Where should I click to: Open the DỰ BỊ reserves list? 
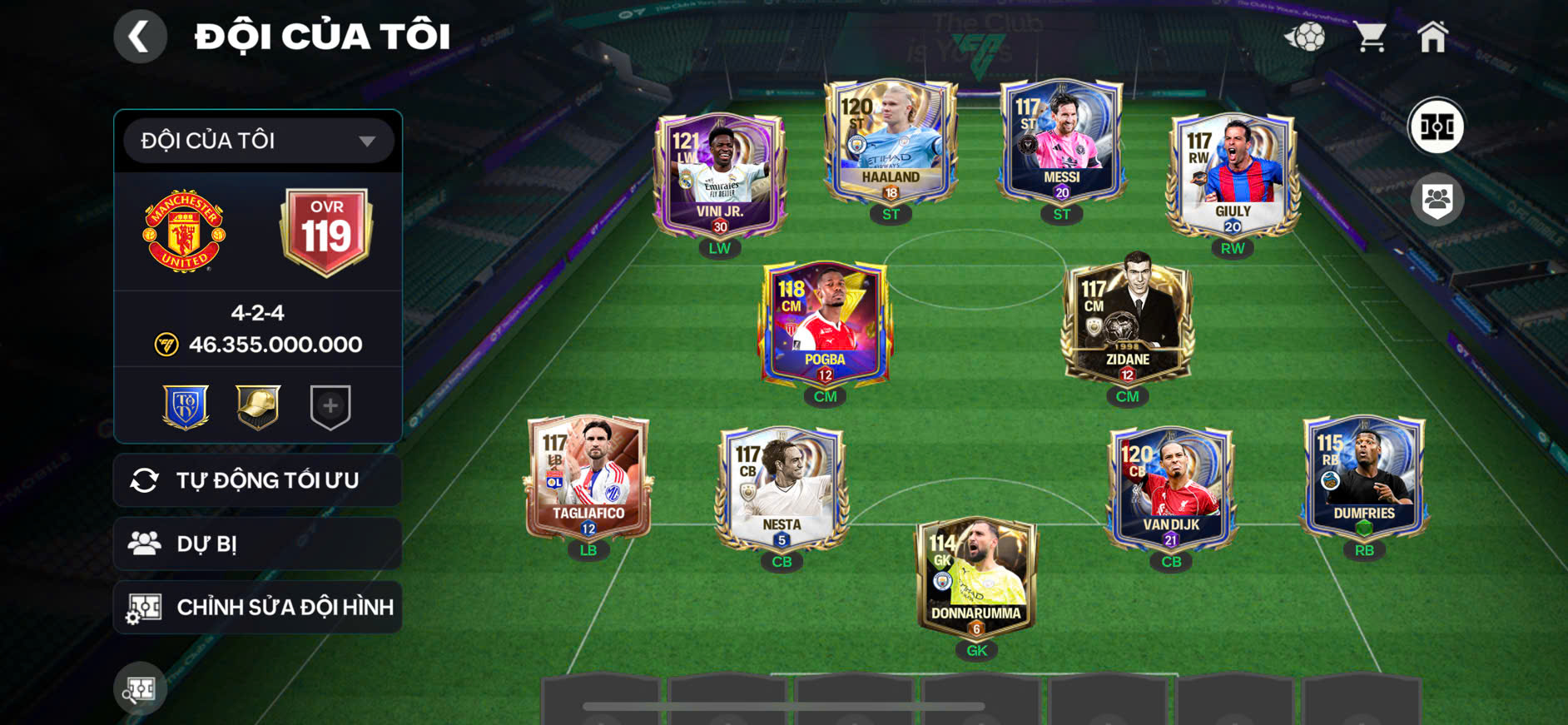point(258,544)
